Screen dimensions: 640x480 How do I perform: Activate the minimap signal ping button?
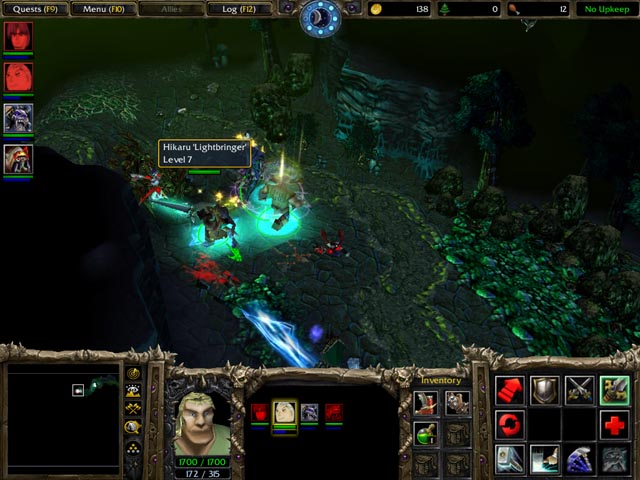click(133, 374)
